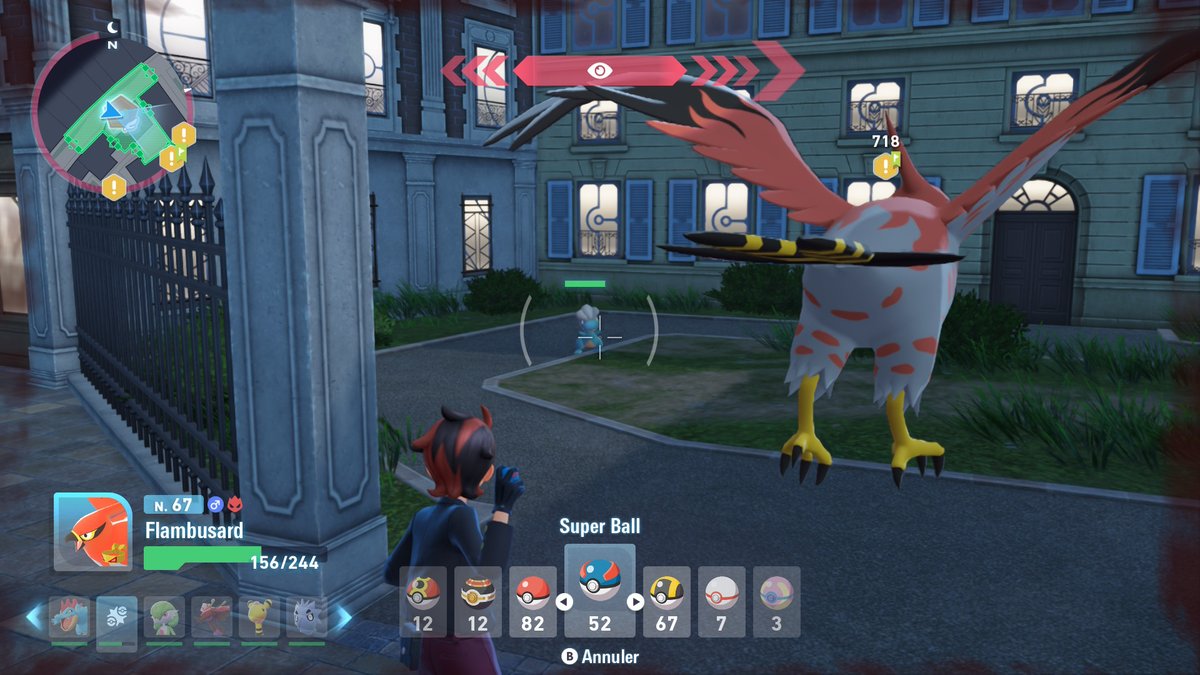
Task: Select the Super Ball slot with 52
Action: [x=599, y=590]
